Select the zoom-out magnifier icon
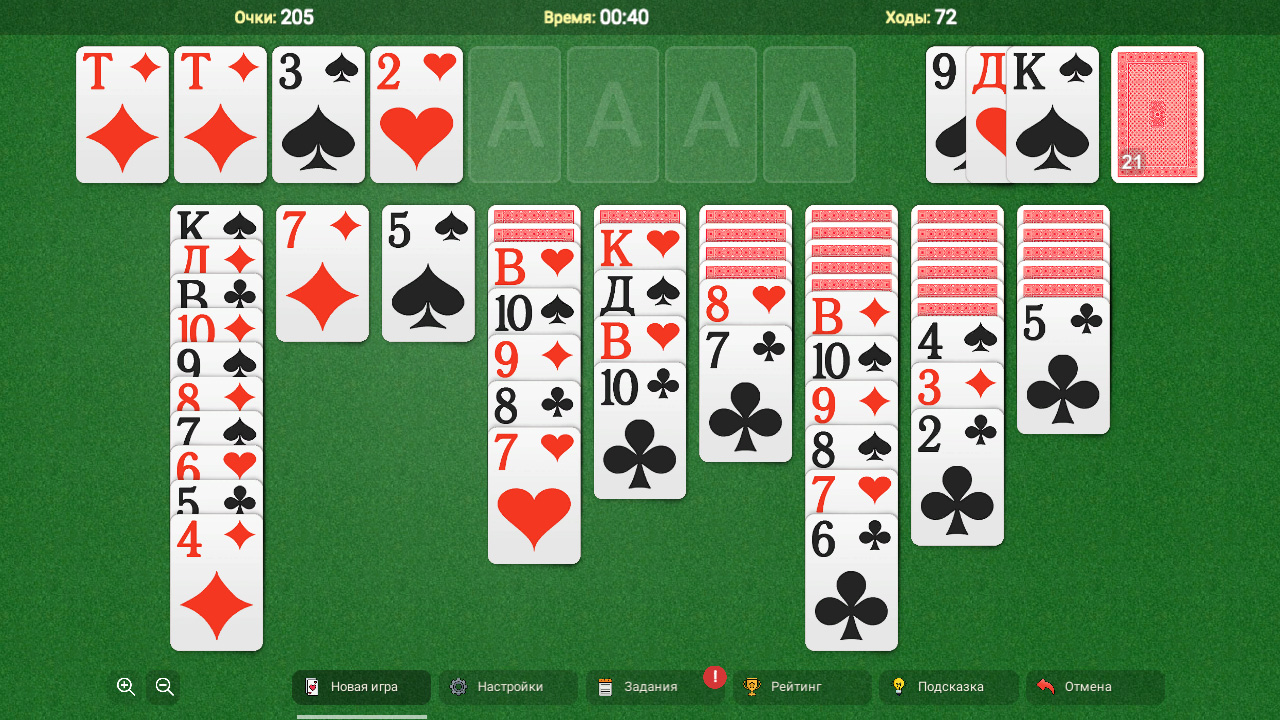Image resolution: width=1280 pixels, height=720 pixels. click(163, 687)
